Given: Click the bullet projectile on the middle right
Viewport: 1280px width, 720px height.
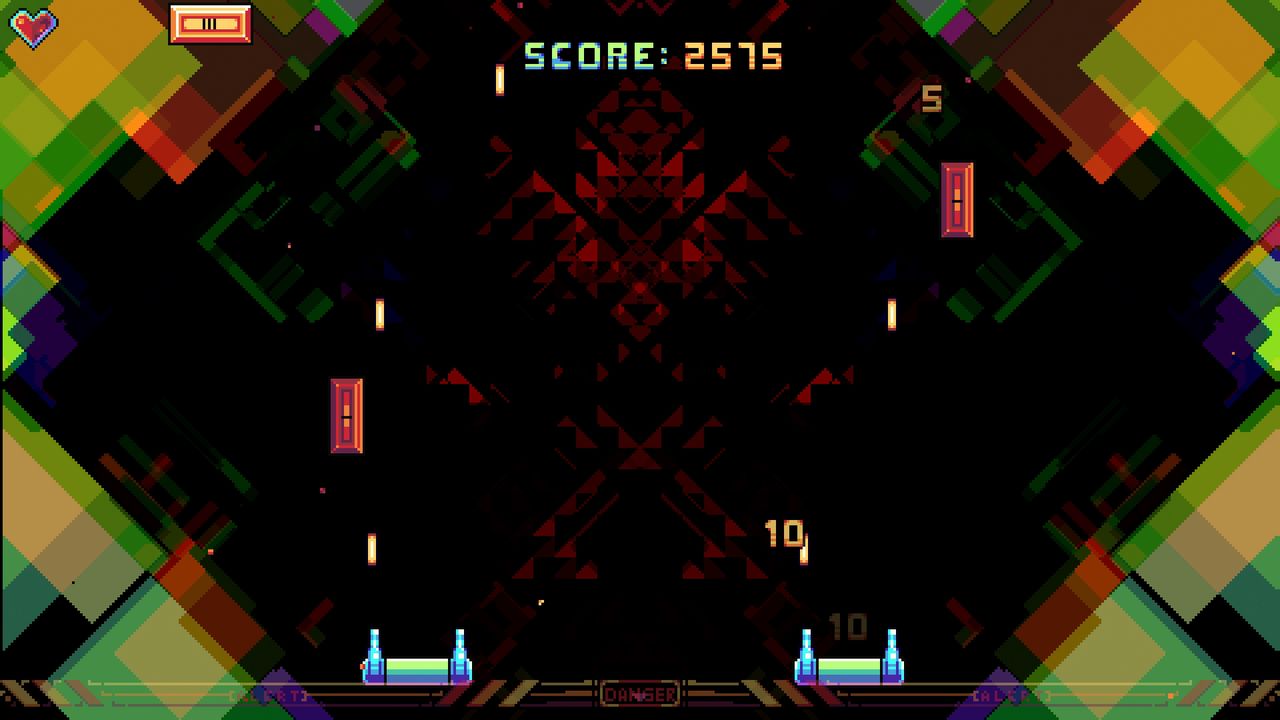Looking at the screenshot, I should click(890, 314).
